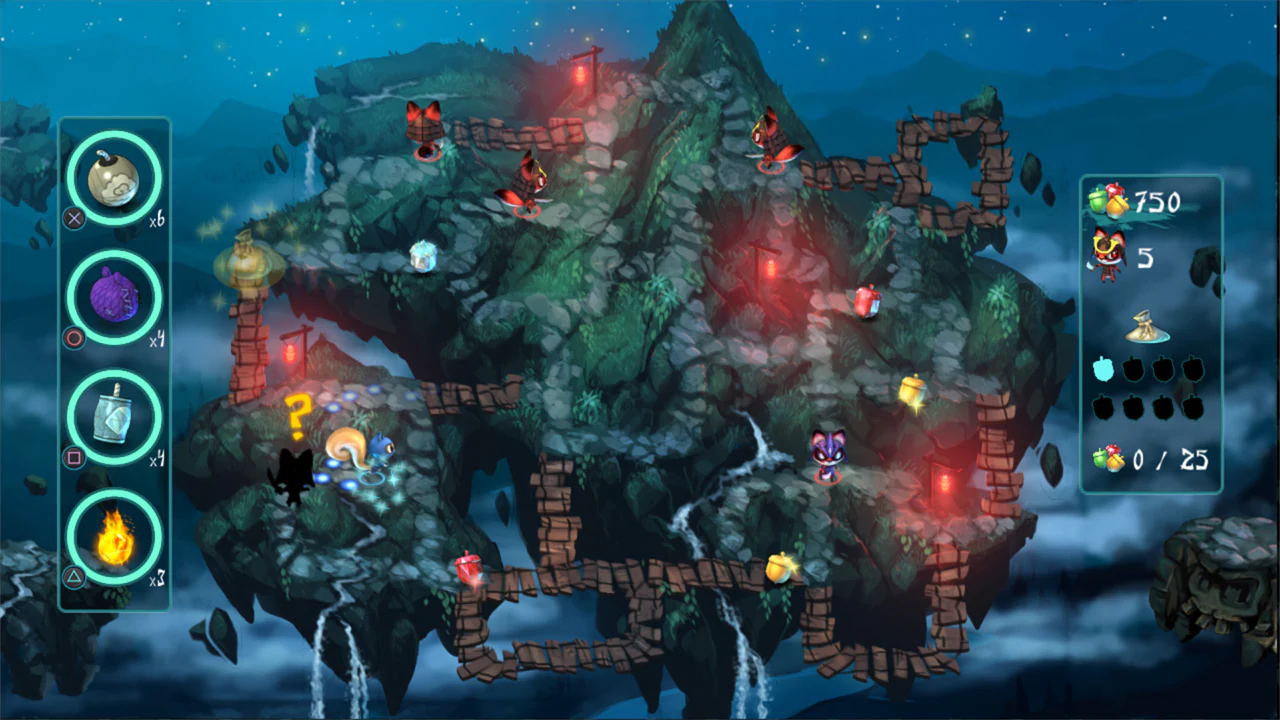Select the spiky purple fruit weapon
Screen dimensions: 1280x720
coord(113,297)
